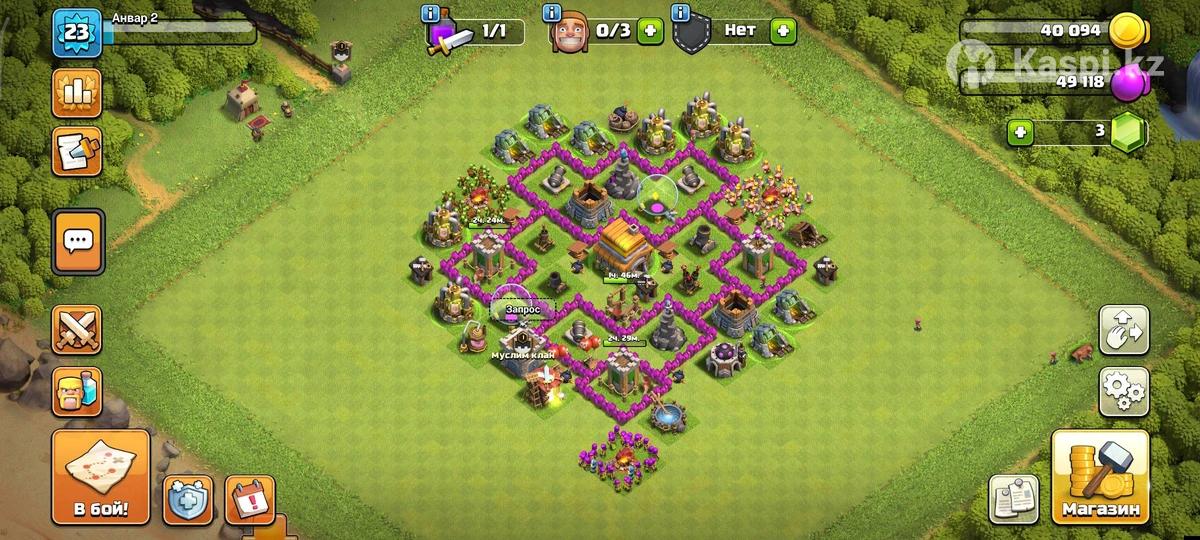Open the Магазин shop
1200x540 pixels.
(1100, 478)
